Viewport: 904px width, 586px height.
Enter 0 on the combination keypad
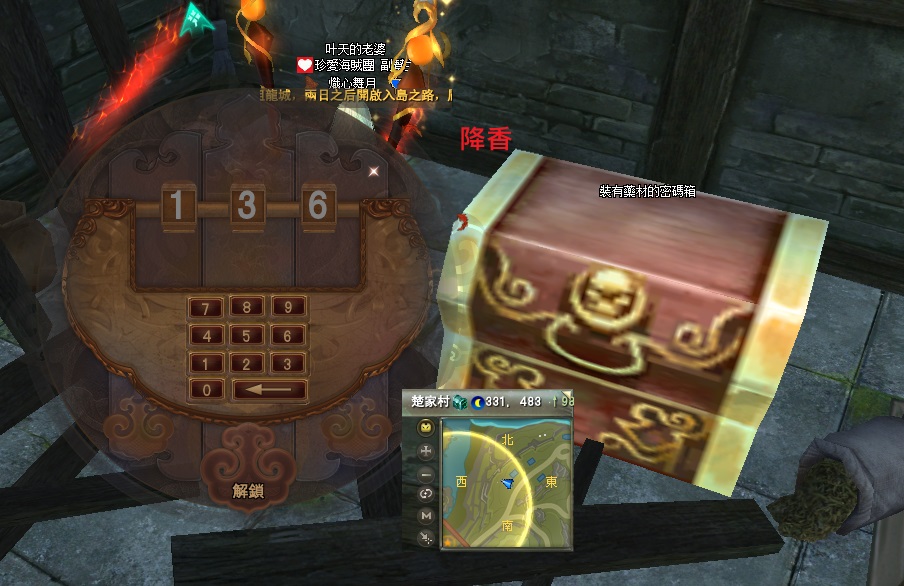tap(207, 390)
